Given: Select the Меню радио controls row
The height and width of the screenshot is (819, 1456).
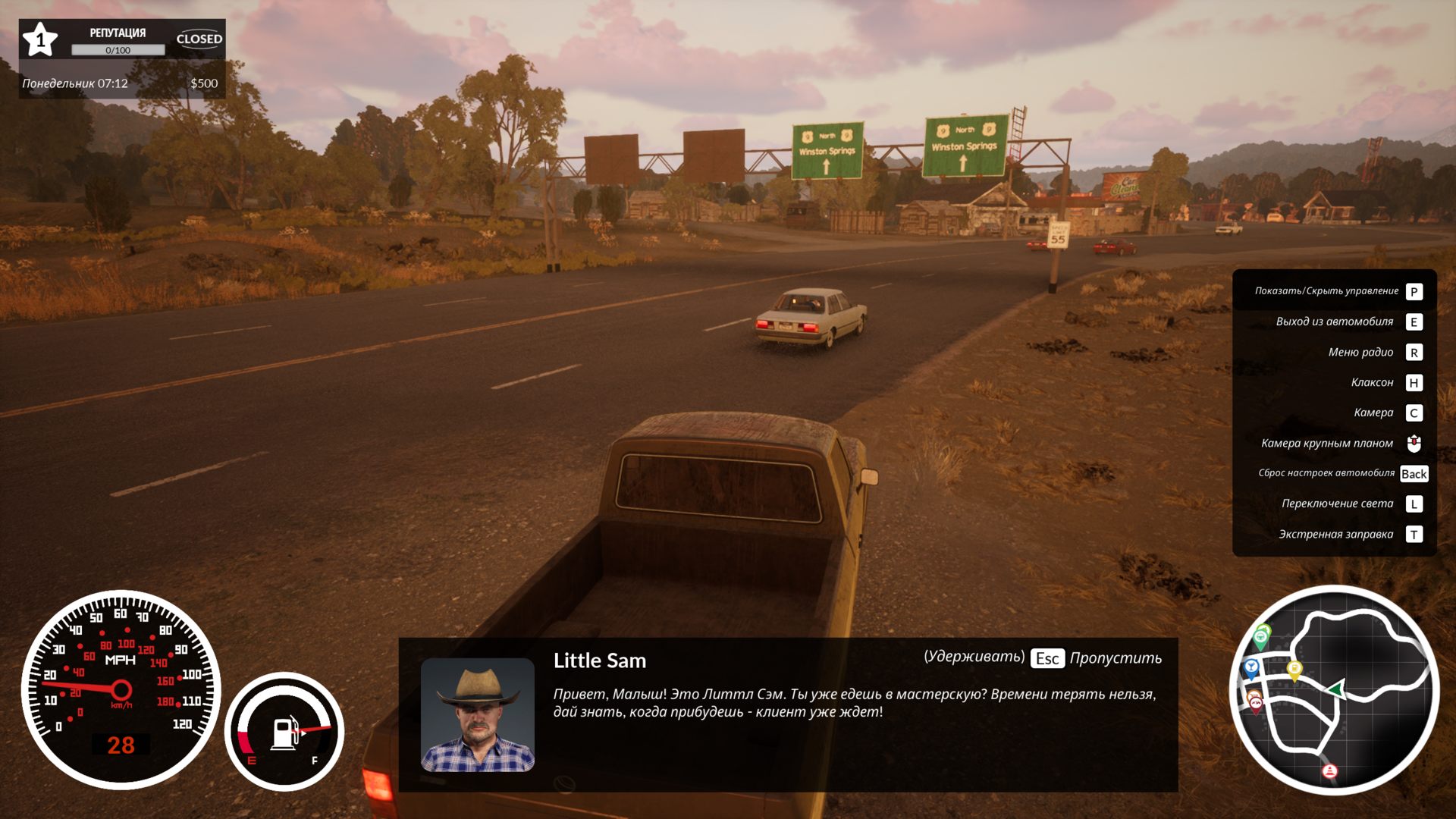Looking at the screenshot, I should (1335, 352).
